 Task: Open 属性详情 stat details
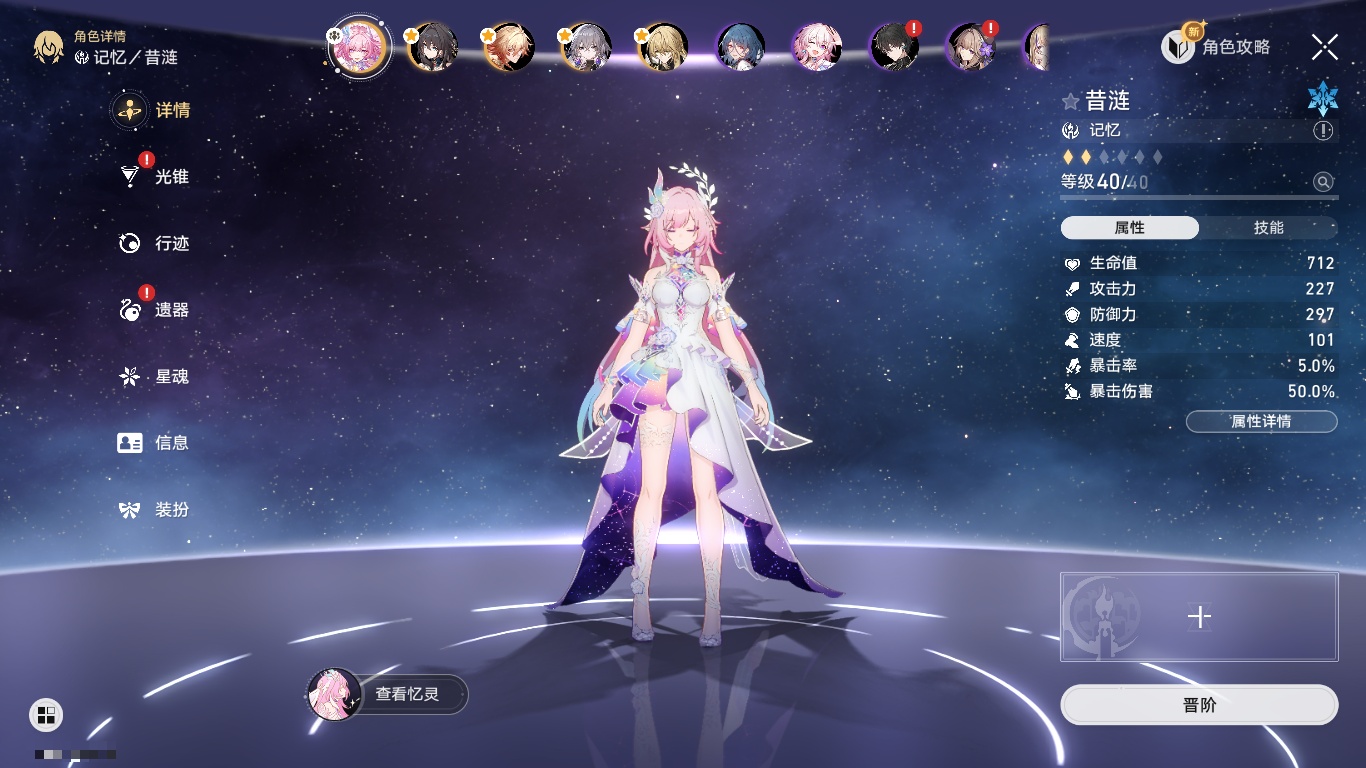coord(1261,422)
